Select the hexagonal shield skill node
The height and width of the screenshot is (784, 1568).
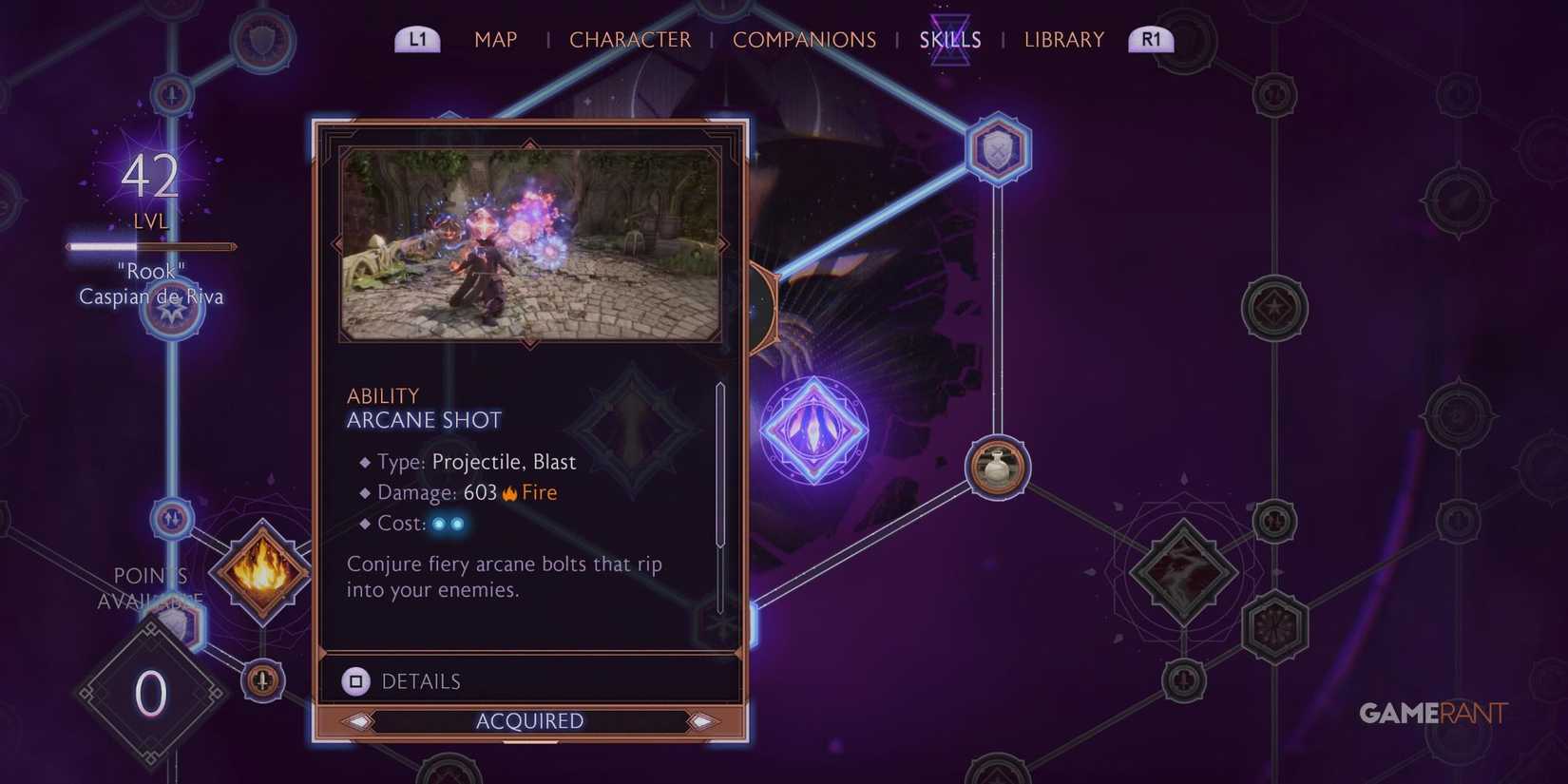point(998,149)
